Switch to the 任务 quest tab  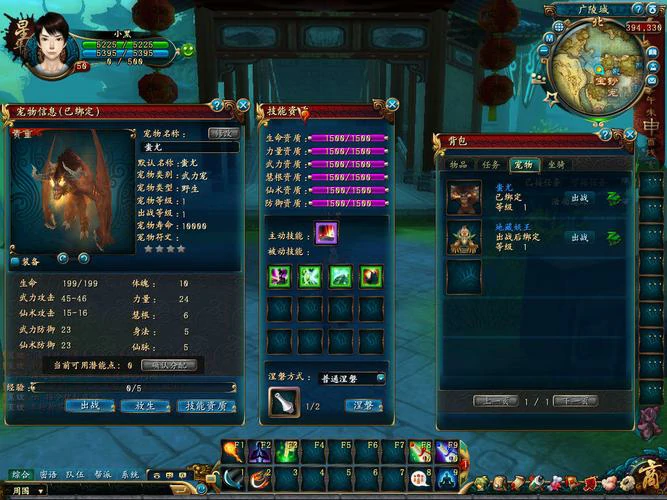[x=490, y=164]
